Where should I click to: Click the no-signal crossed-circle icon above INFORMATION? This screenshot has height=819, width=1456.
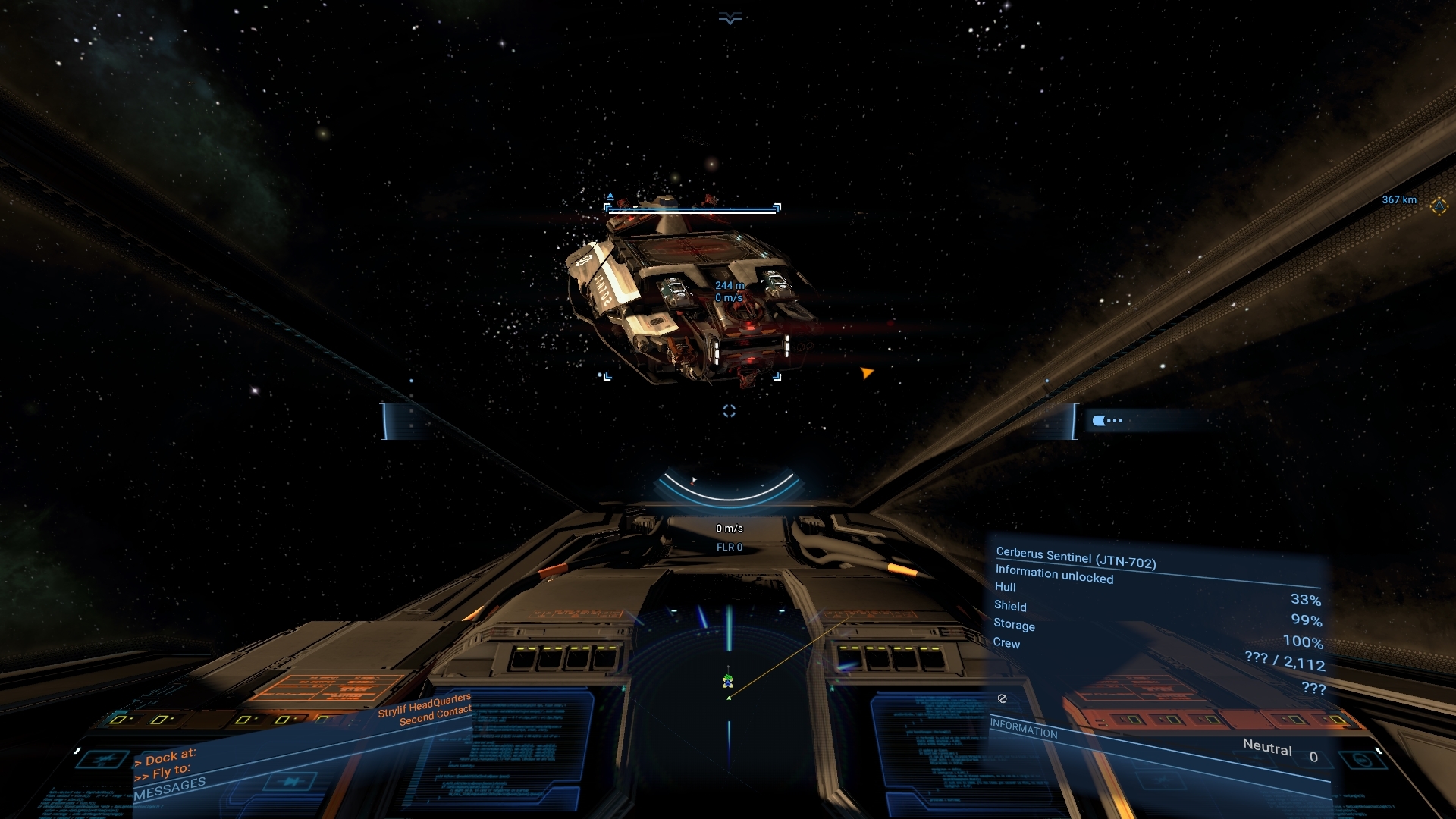(1001, 698)
